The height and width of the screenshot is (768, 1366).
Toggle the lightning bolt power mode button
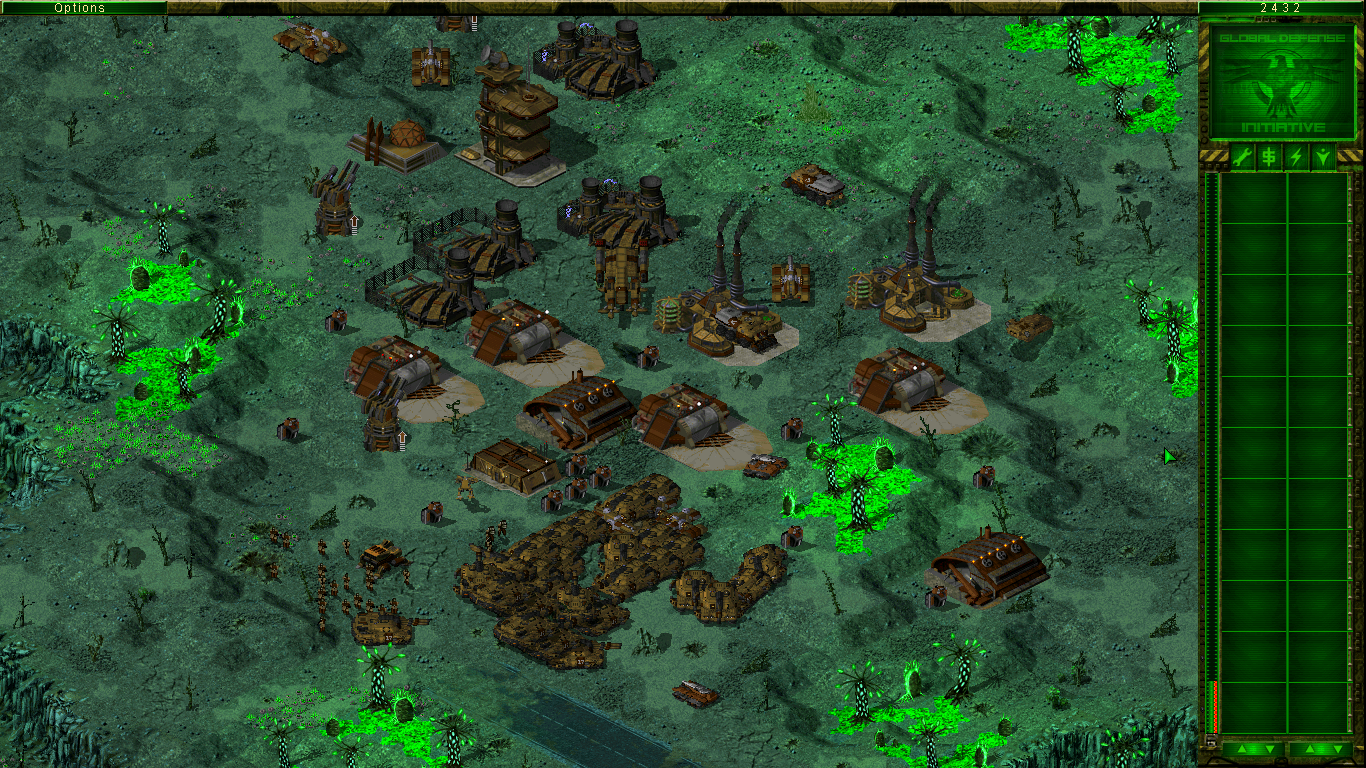1296,157
